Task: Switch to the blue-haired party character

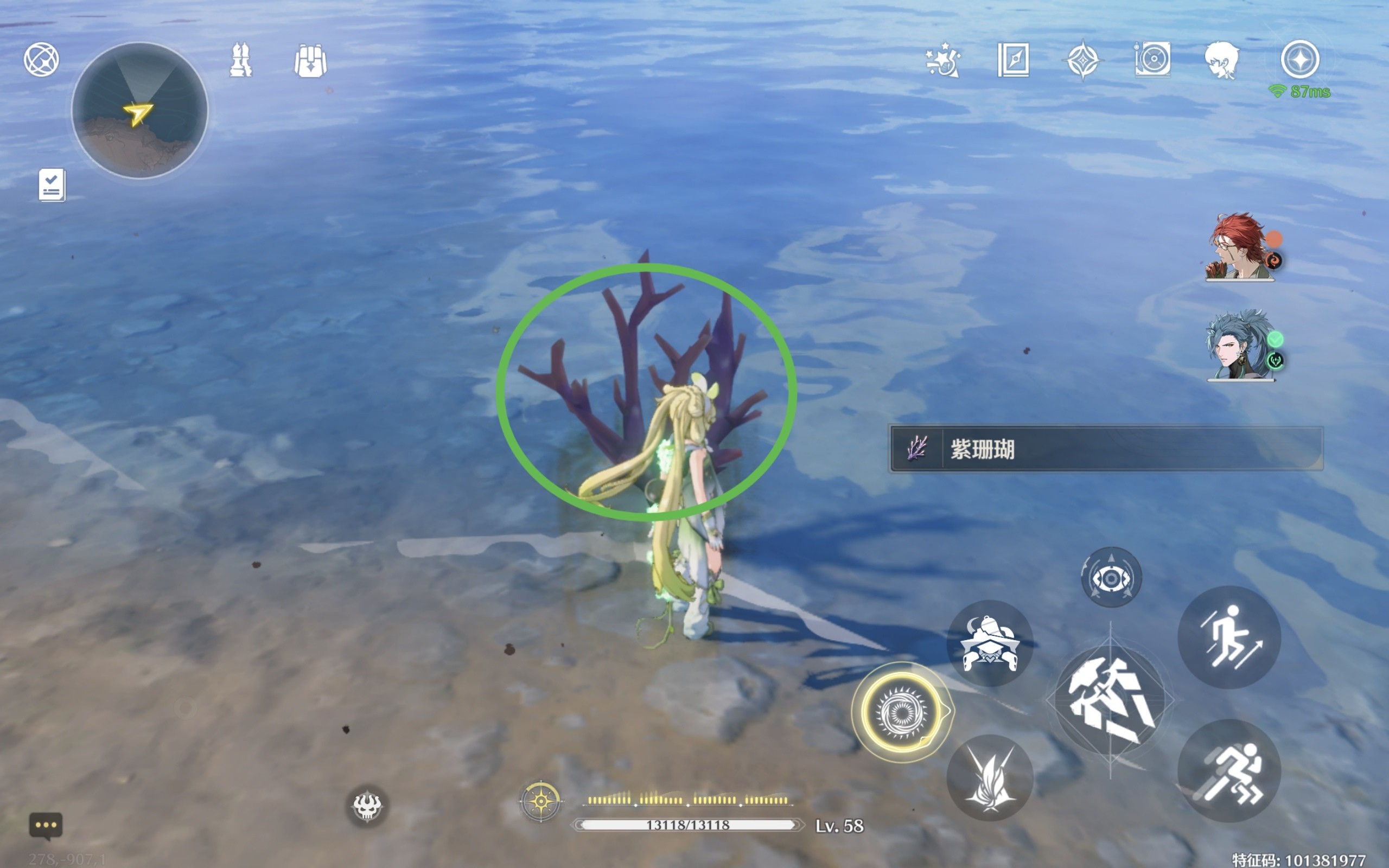Action: [1240, 346]
